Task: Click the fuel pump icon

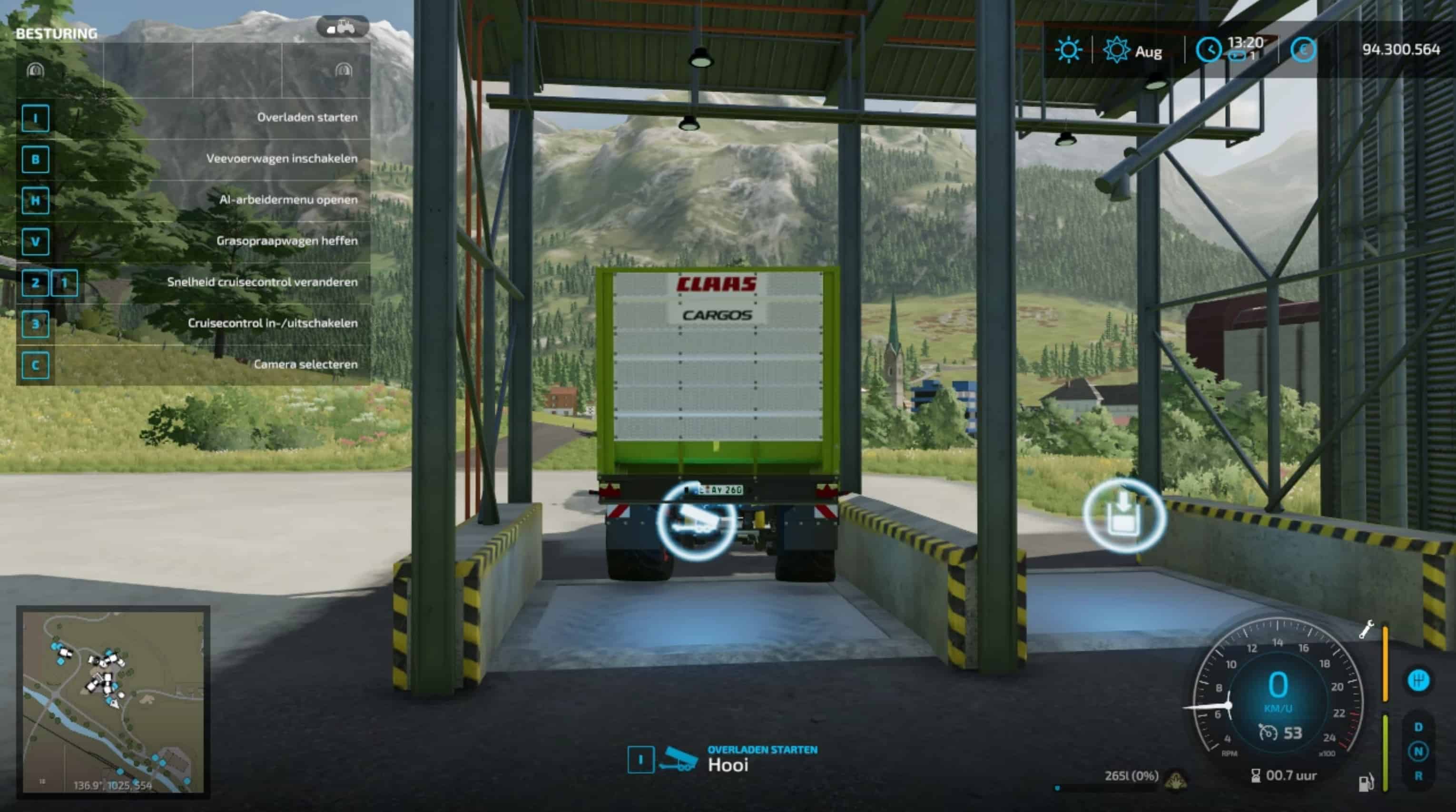Action: click(1366, 783)
